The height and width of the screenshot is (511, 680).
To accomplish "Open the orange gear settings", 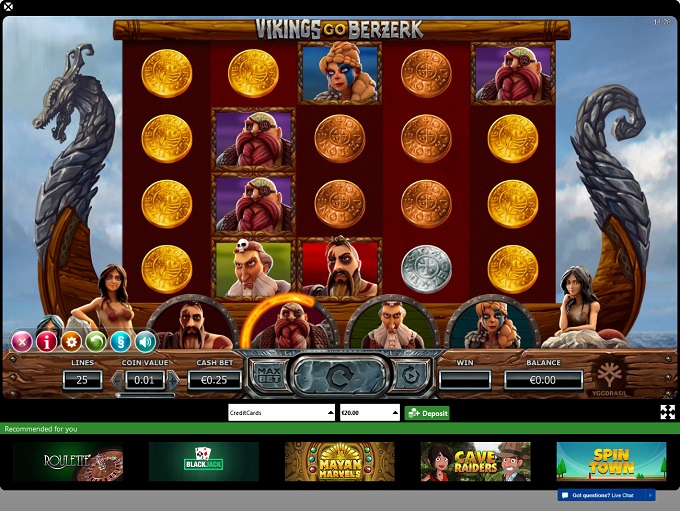I will [x=71, y=342].
